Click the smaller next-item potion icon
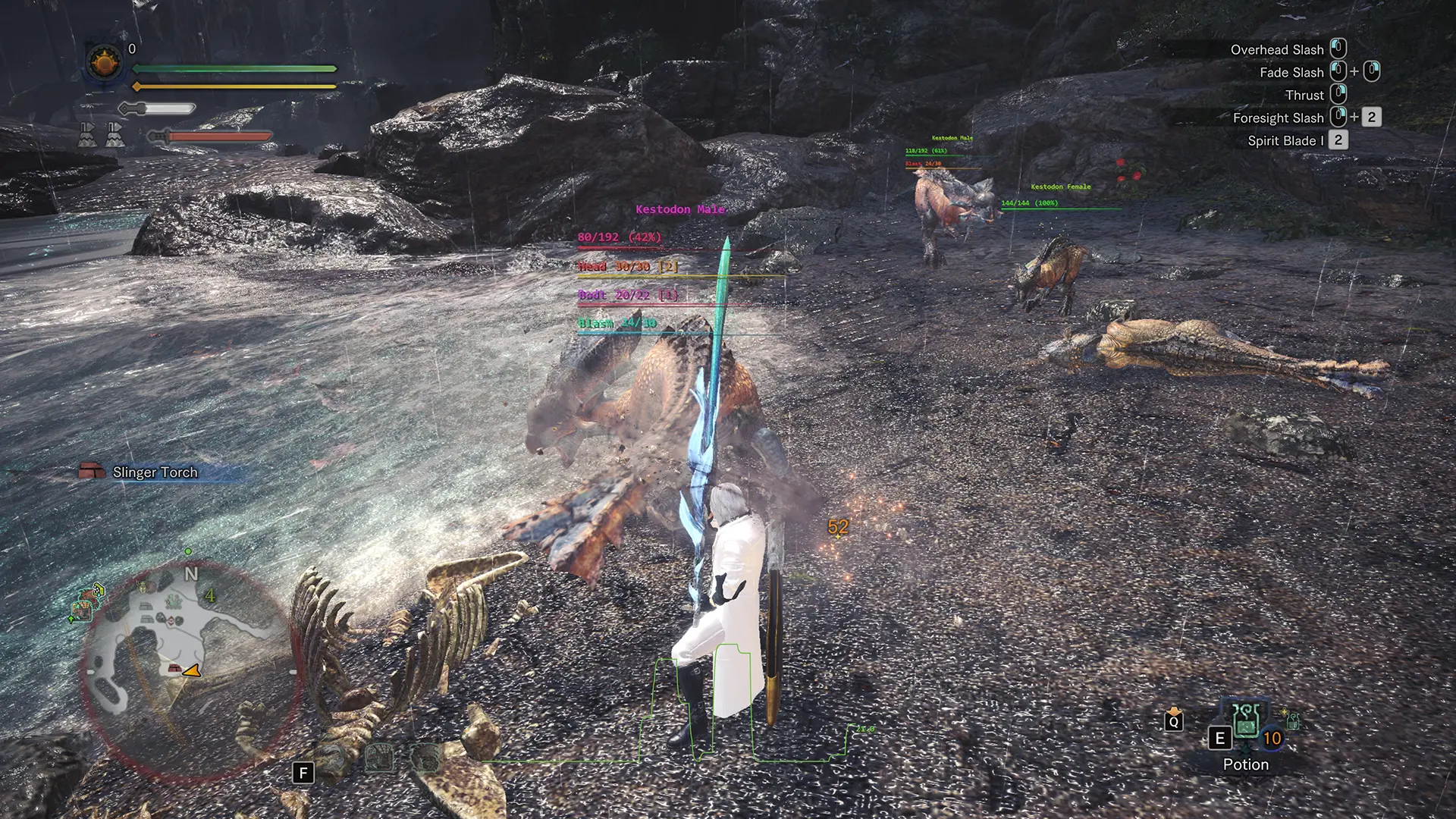1456x819 pixels. coord(1292,720)
